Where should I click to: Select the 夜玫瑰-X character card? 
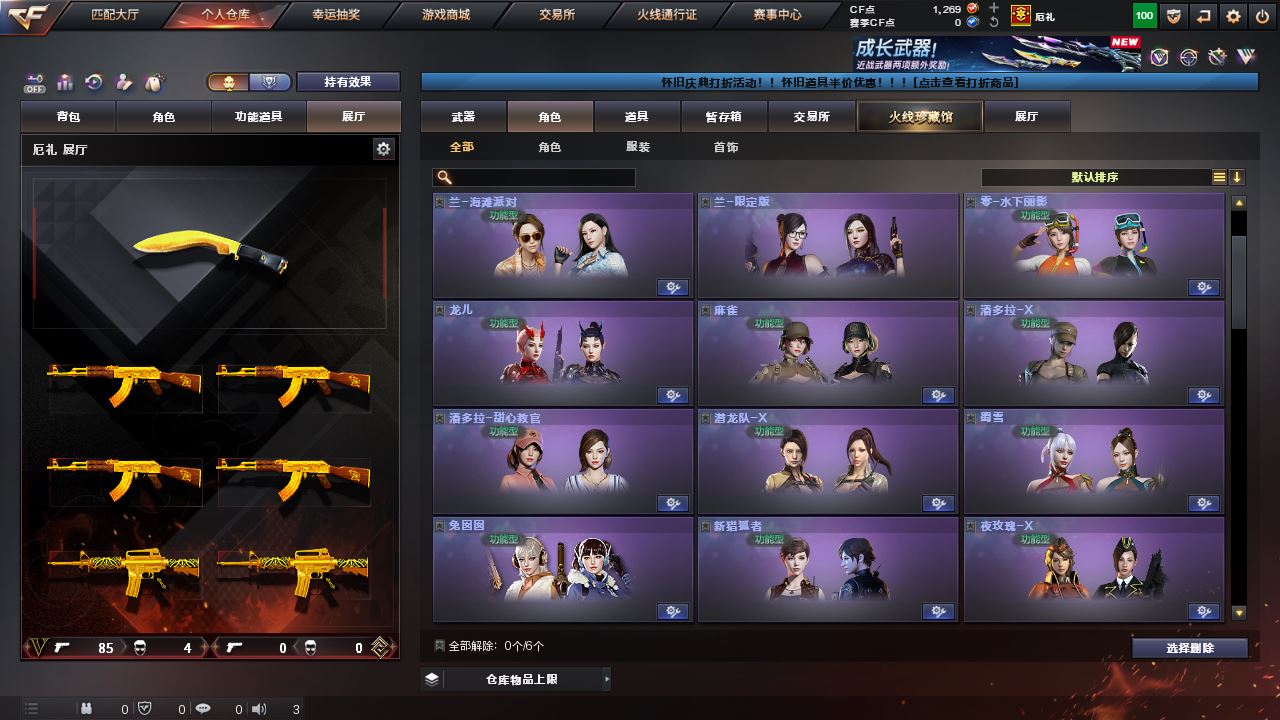tap(1093, 568)
